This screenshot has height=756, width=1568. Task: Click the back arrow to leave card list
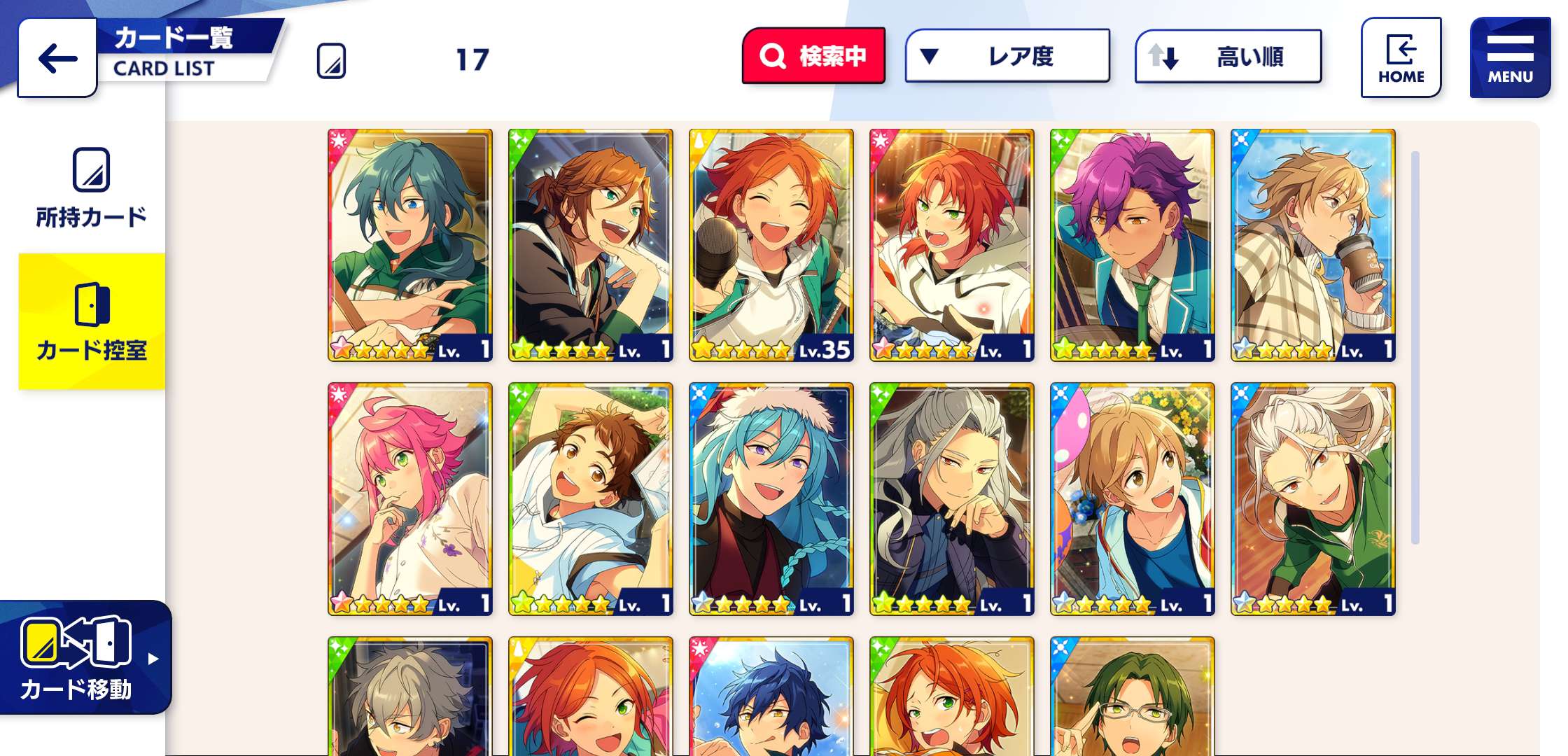coord(56,59)
